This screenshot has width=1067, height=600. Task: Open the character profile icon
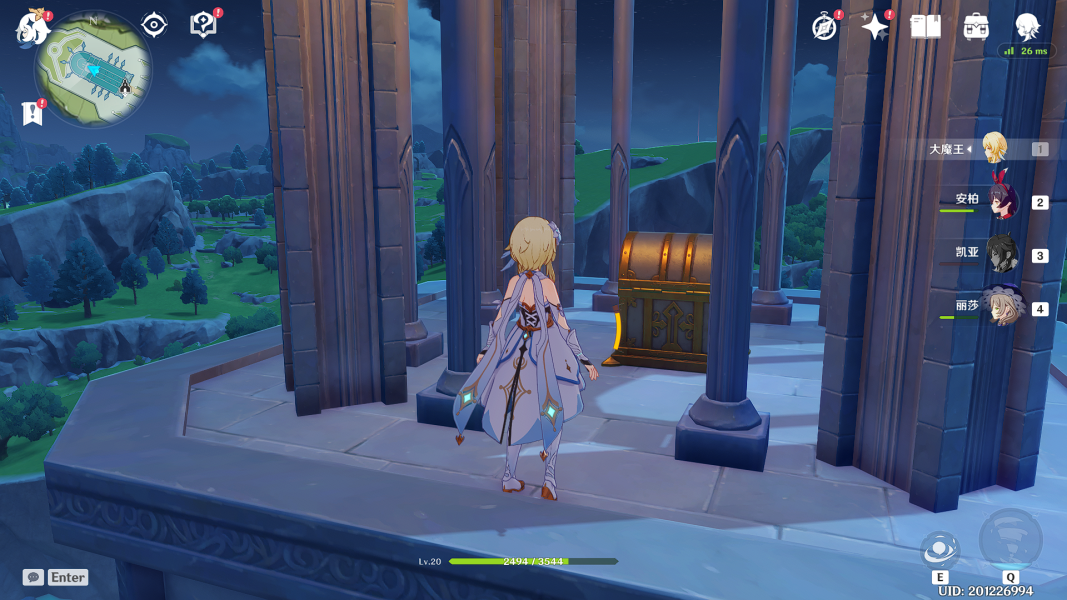[x=1027, y=27]
